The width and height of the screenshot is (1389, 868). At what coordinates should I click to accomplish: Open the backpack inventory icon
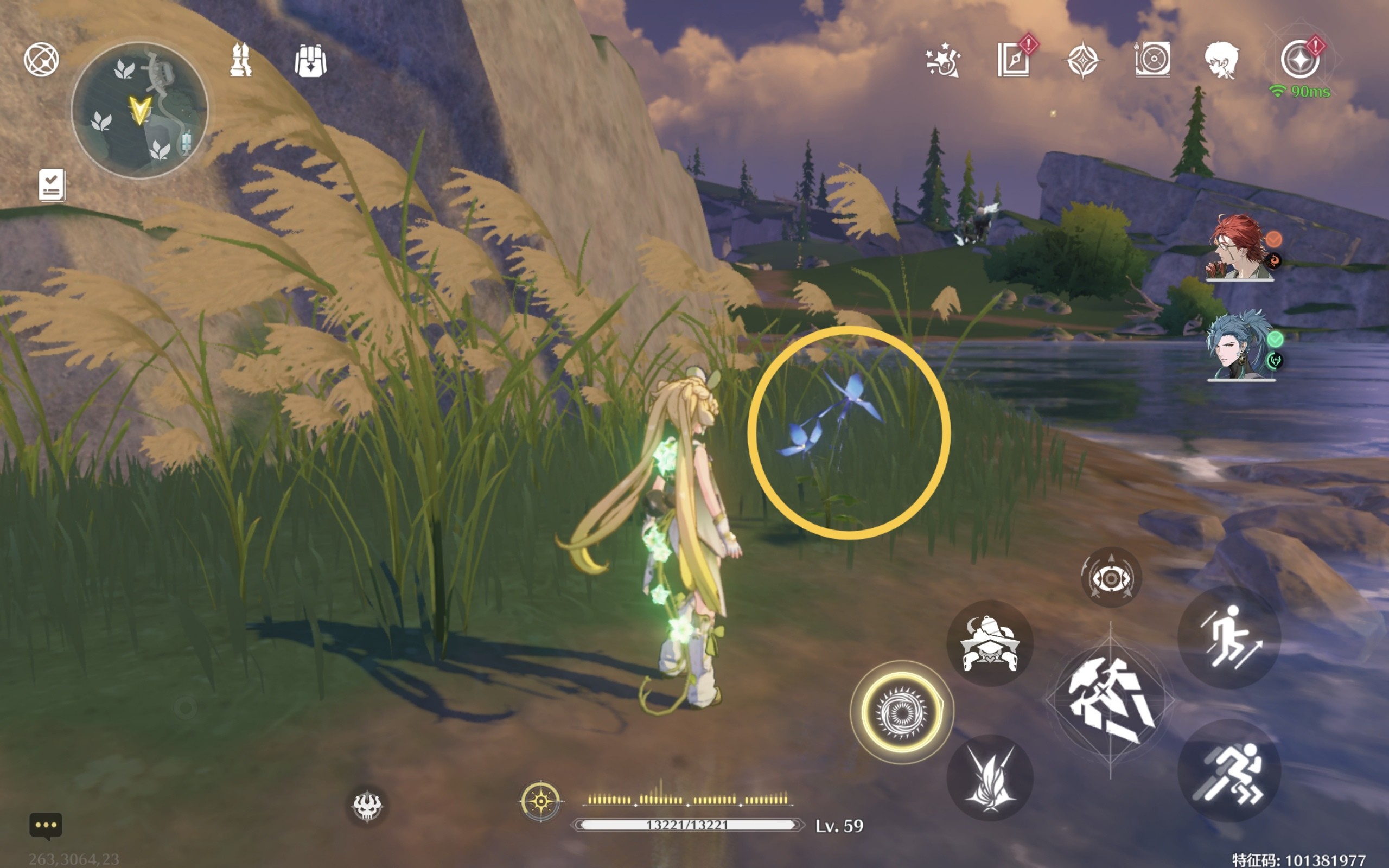click(x=310, y=61)
